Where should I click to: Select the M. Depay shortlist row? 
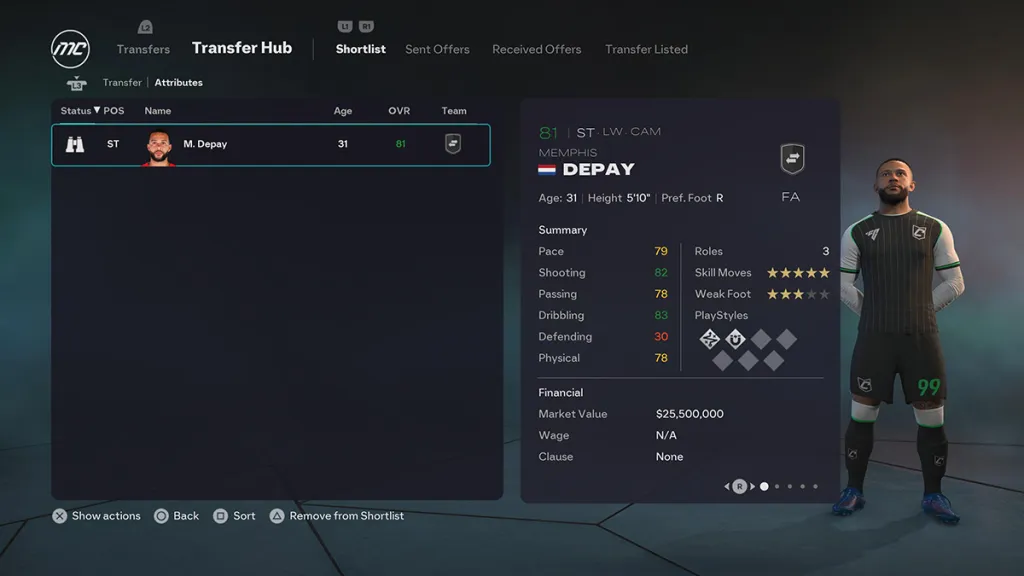tap(270, 144)
